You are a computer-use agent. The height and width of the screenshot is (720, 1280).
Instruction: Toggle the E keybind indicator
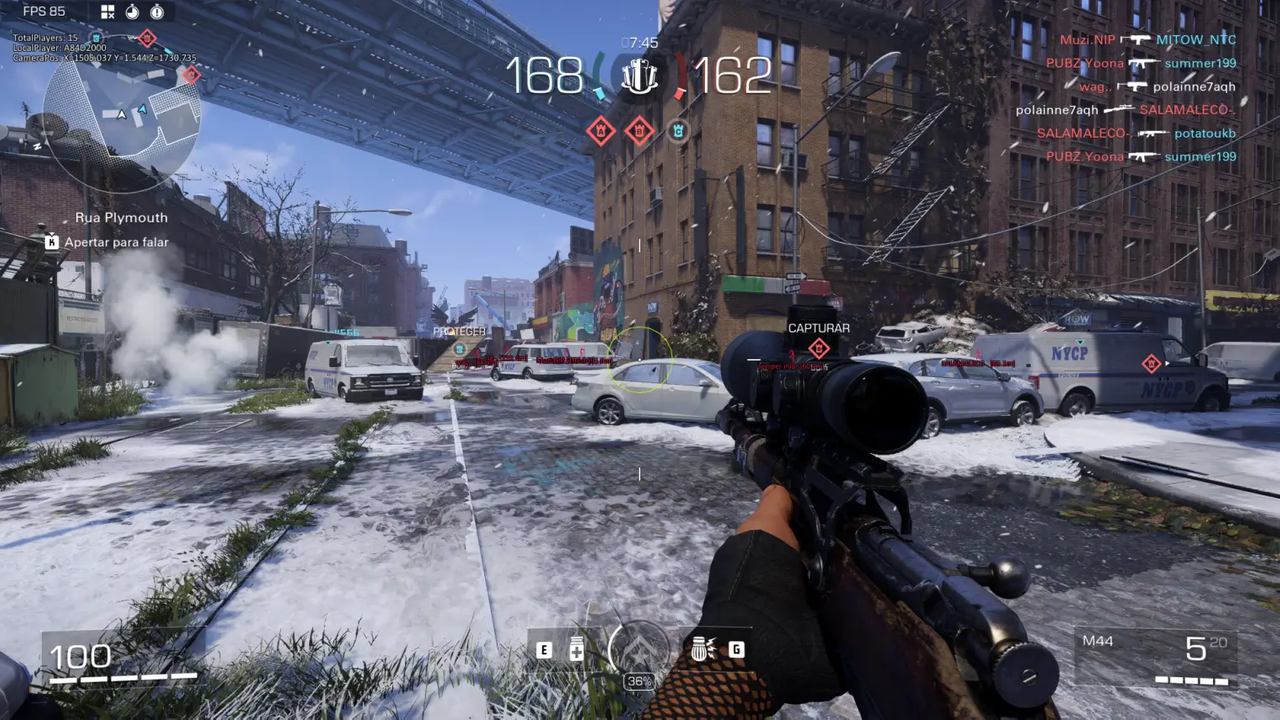click(545, 650)
